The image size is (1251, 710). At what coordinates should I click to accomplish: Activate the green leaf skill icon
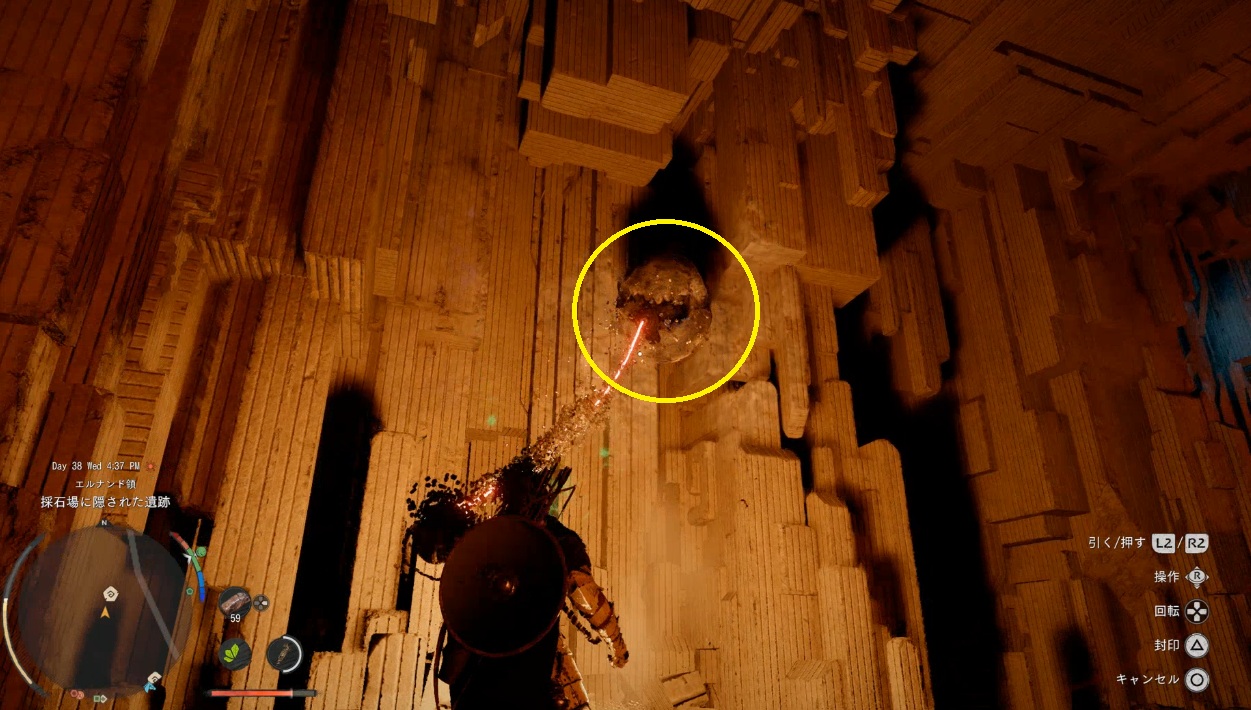coord(235,653)
